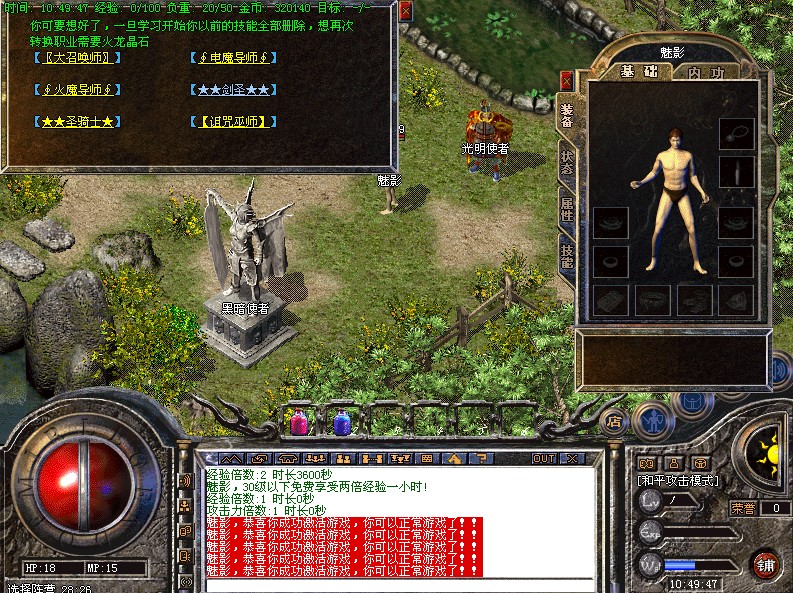793x593 pixels.
Task: Pick the 剑圣 class option
Action: 230,90
